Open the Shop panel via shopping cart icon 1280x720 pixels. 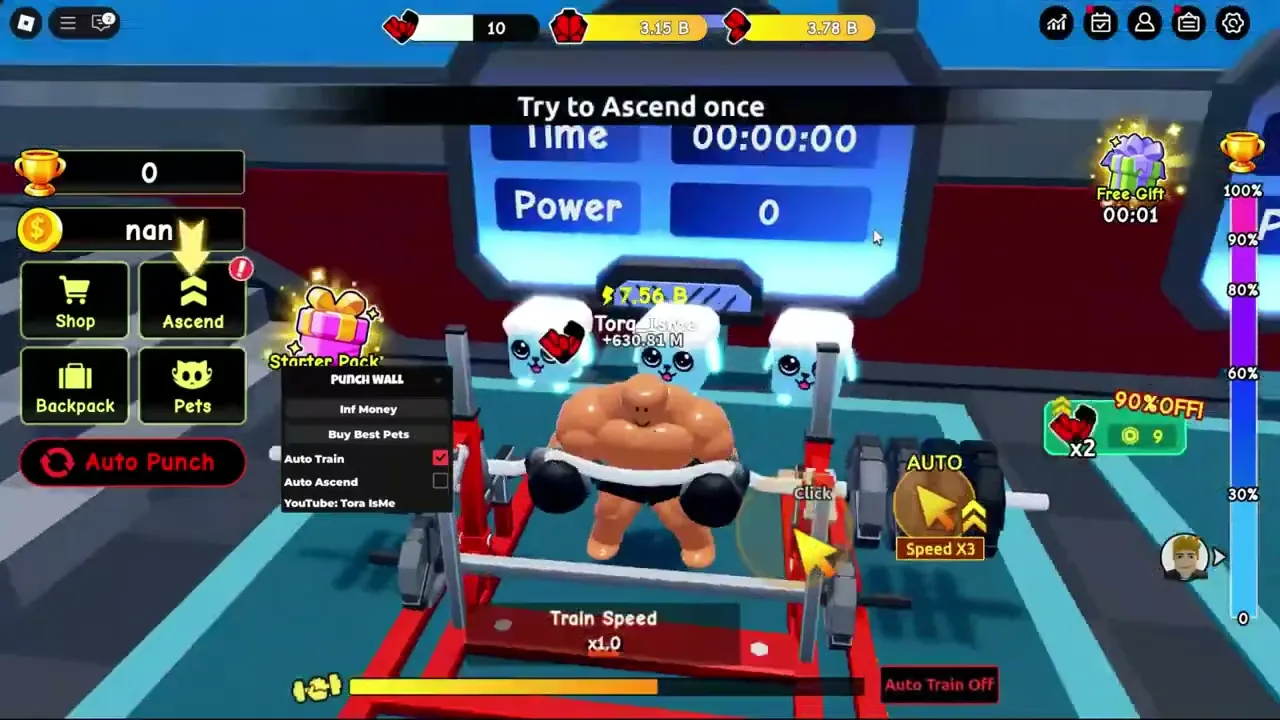coord(75,300)
